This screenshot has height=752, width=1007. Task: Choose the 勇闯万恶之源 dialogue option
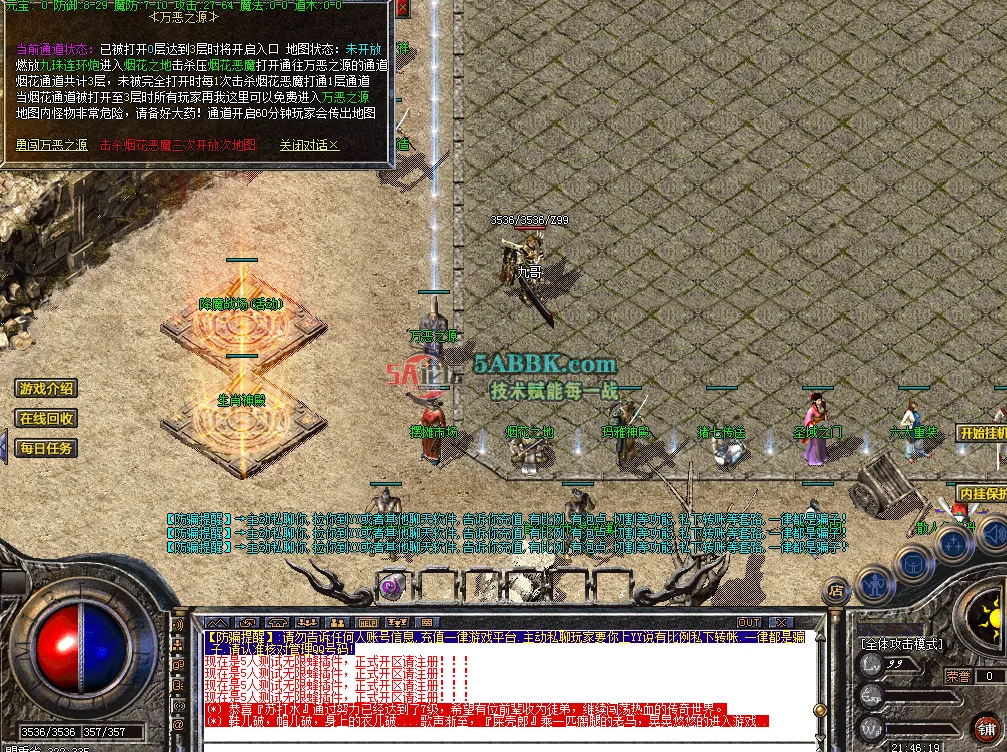tap(51, 145)
